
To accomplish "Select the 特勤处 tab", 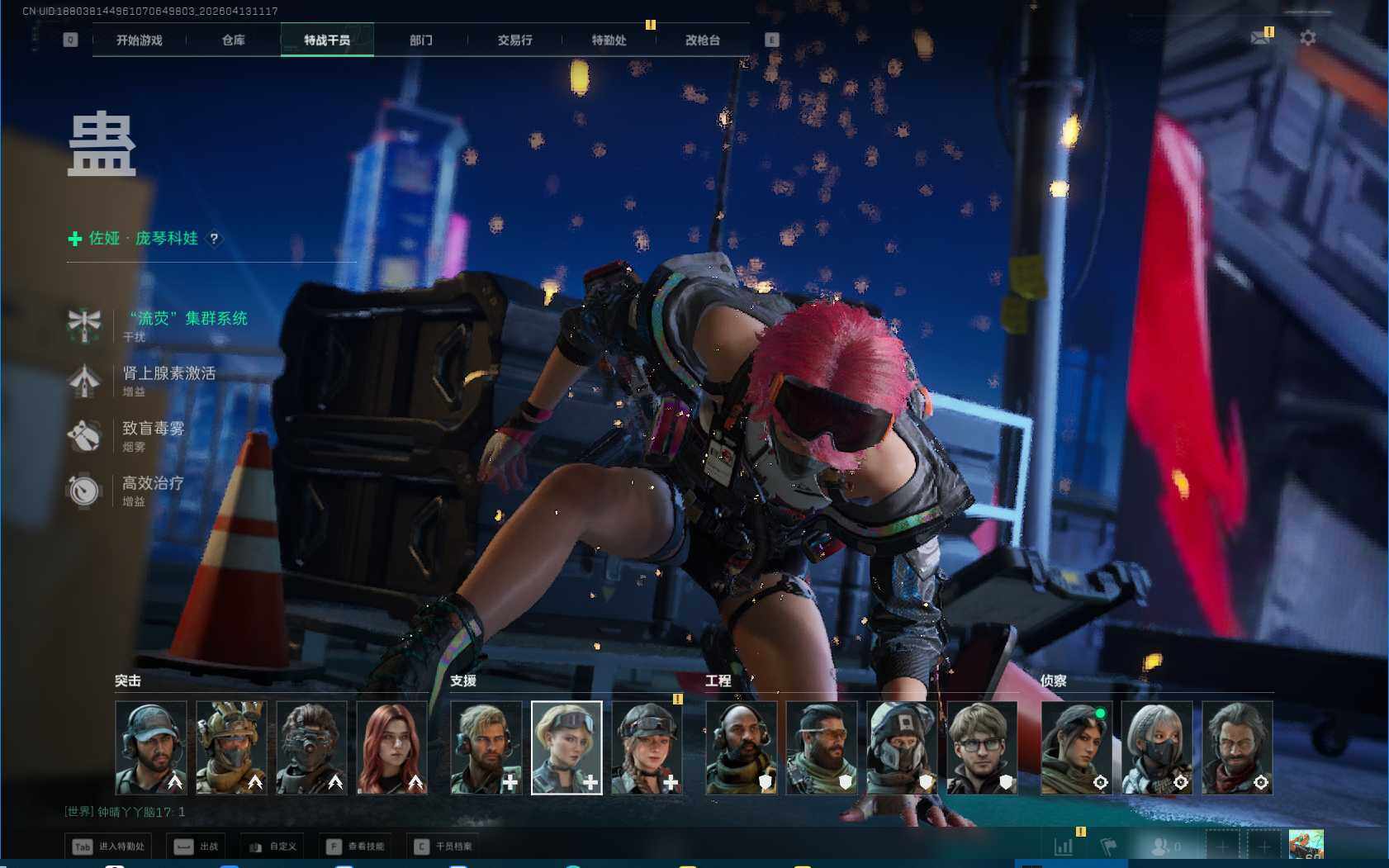I will (609, 40).
